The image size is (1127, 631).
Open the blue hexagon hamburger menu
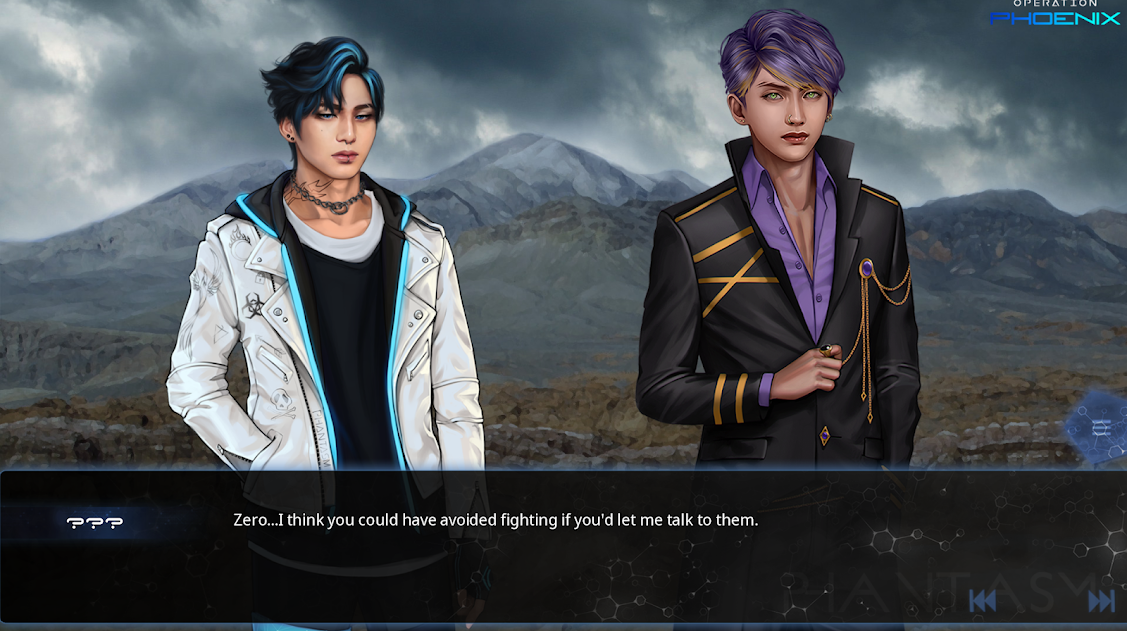(x=1100, y=429)
